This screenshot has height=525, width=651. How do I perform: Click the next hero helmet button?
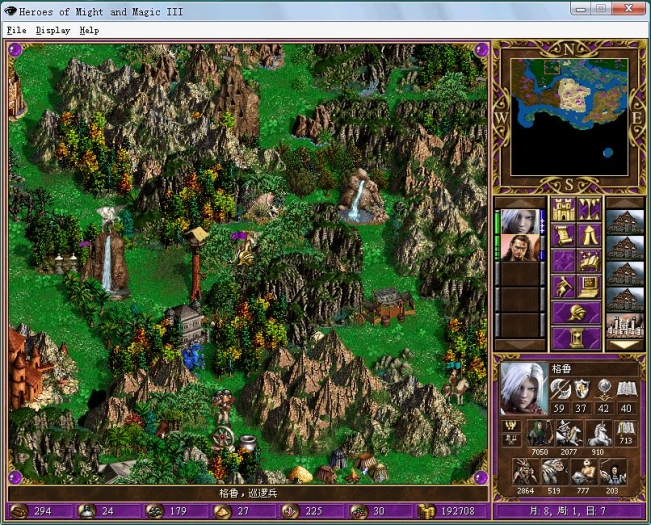click(576, 313)
